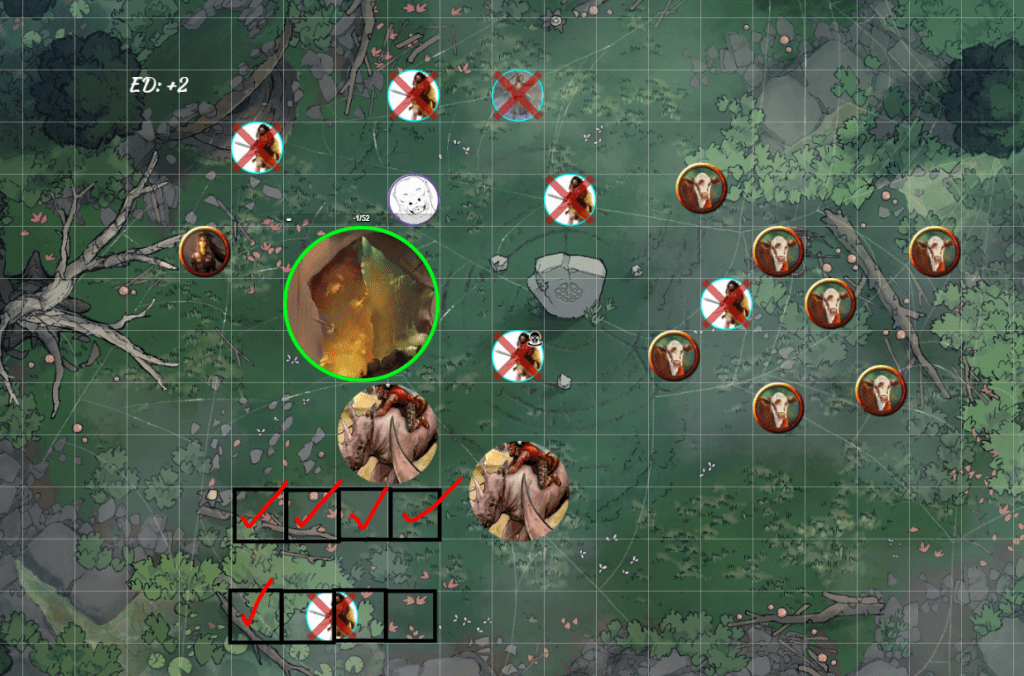Select the white sketched face token
Screen dimensions: 1024x676
(413, 200)
